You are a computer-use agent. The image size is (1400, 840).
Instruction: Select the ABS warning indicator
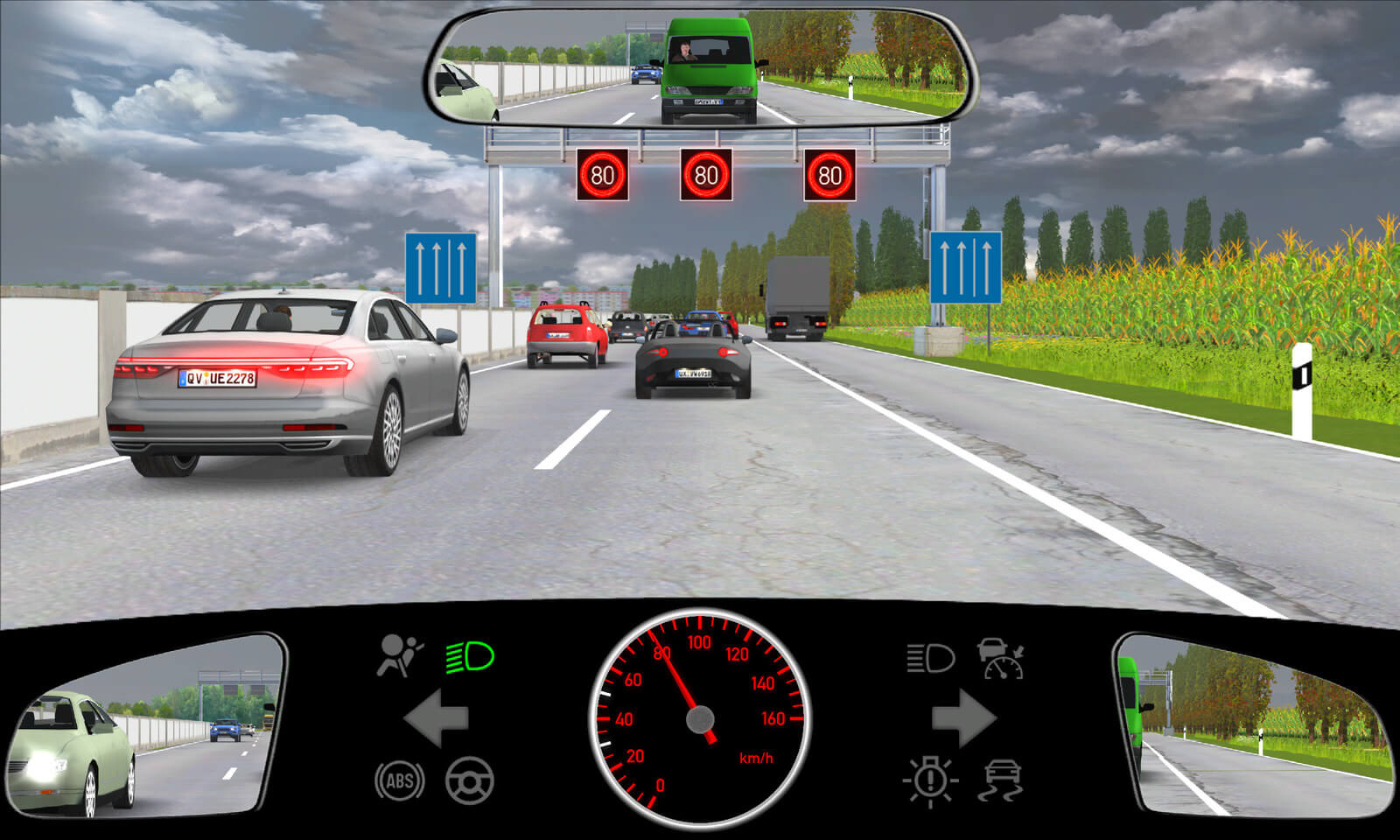(x=400, y=780)
